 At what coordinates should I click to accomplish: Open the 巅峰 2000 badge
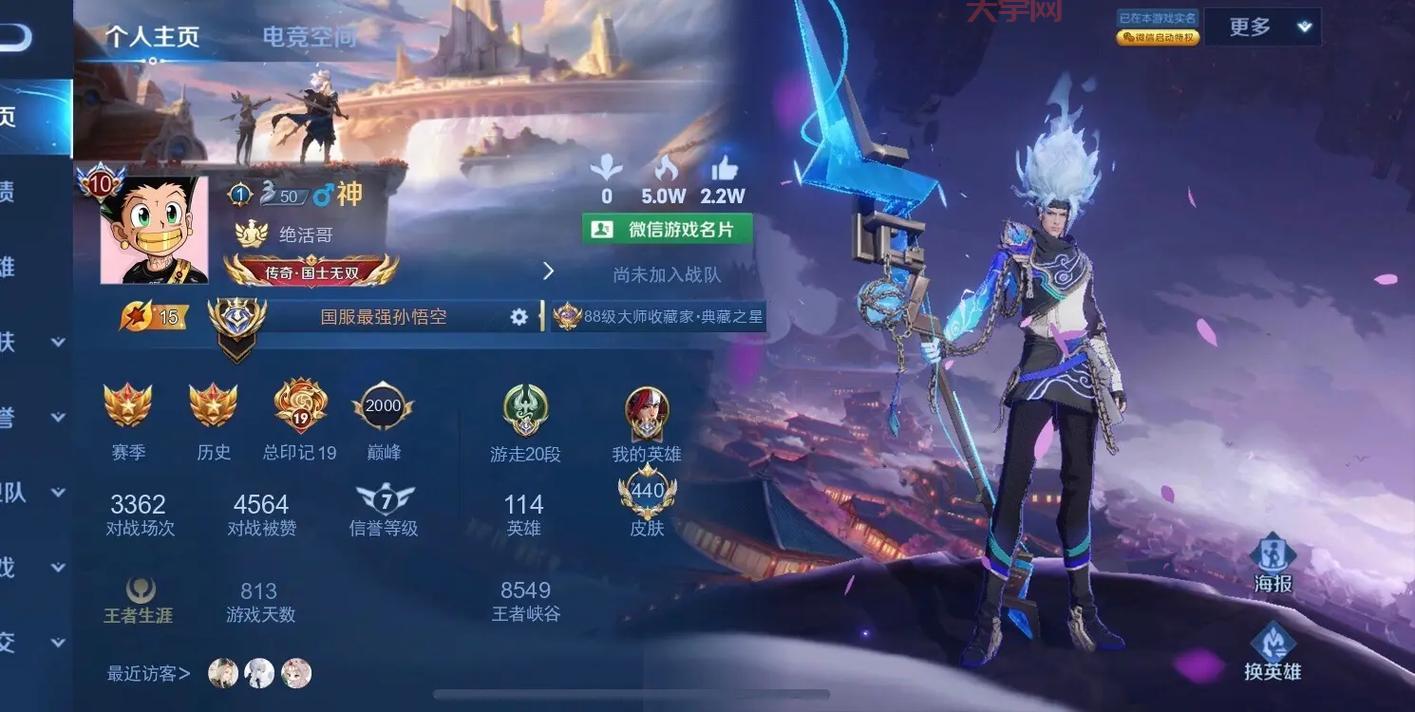[383, 406]
